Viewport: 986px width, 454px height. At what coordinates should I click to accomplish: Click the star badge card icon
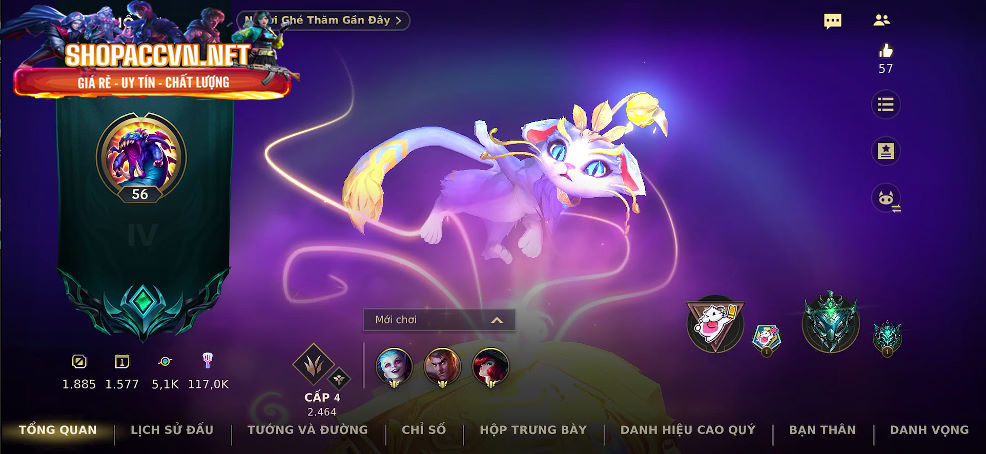885,151
